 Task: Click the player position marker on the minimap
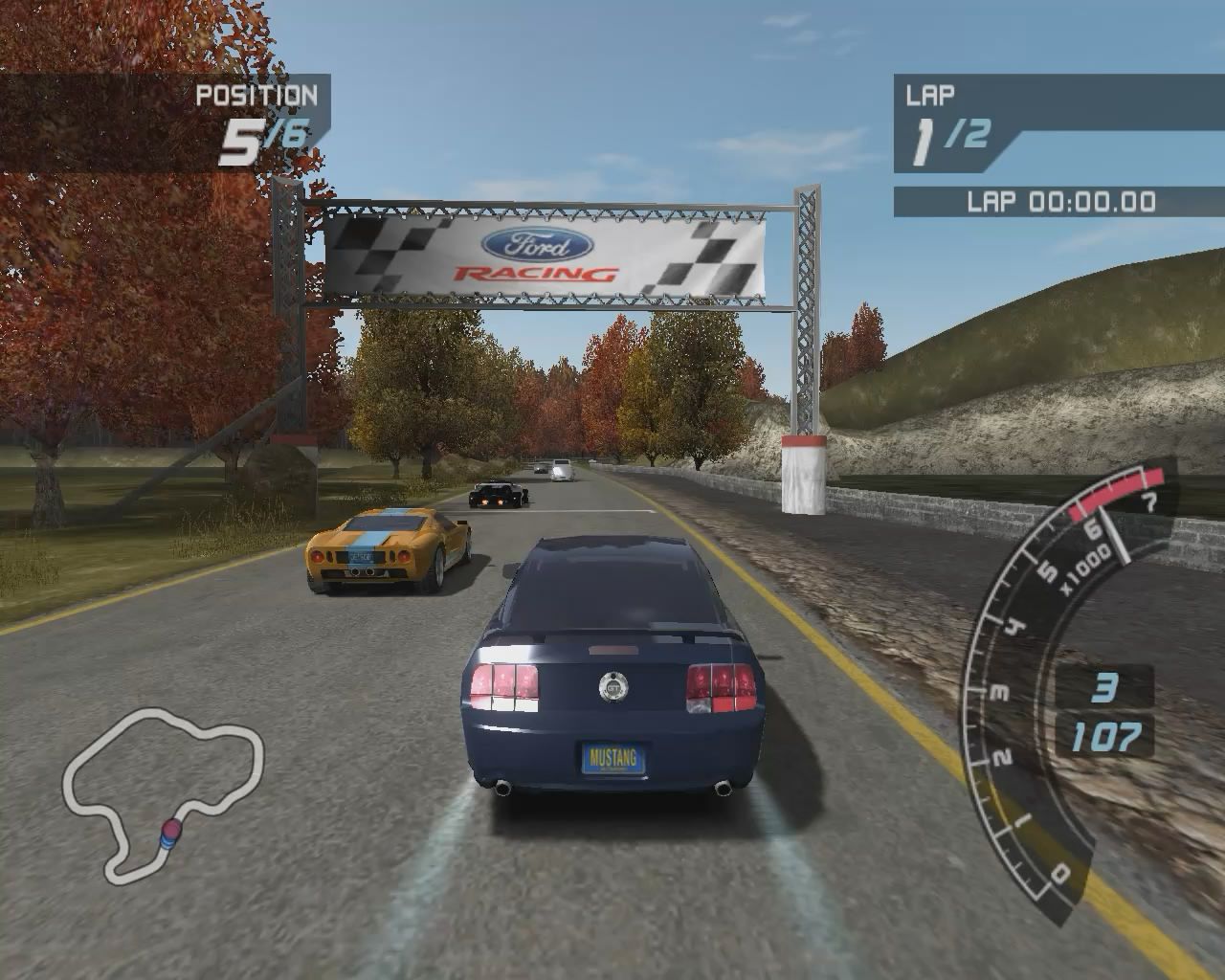pyautogui.click(x=168, y=831)
